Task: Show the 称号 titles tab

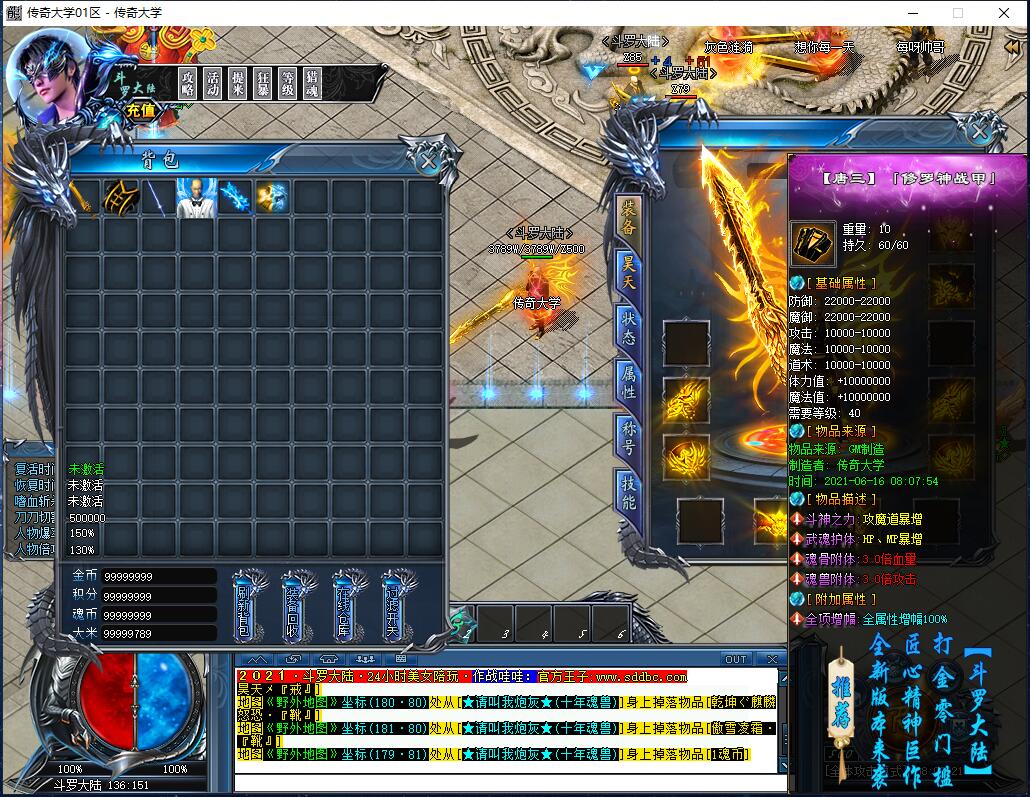Action: click(x=629, y=435)
